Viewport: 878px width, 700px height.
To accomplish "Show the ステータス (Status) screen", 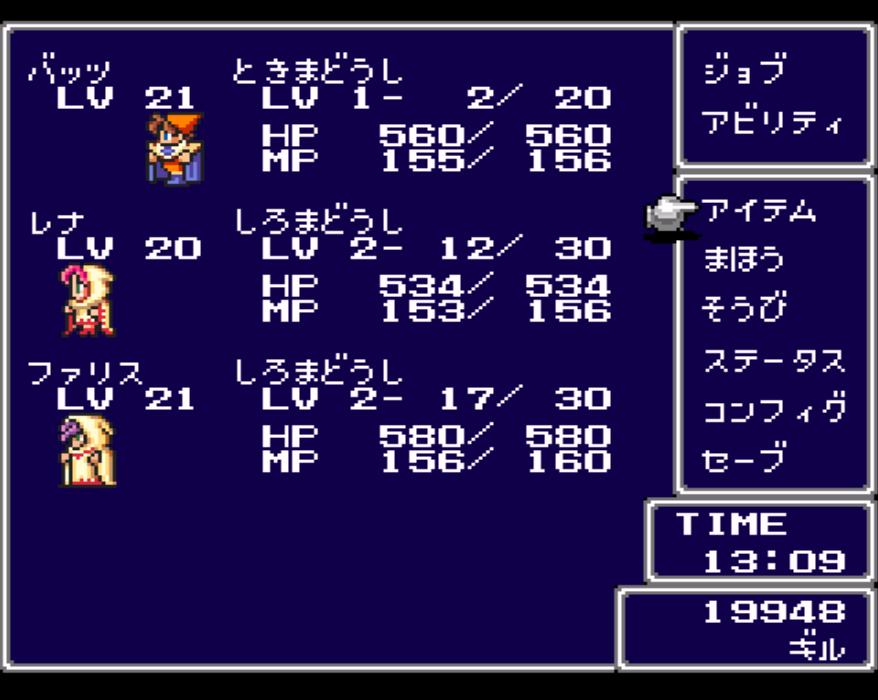I will [x=773, y=360].
